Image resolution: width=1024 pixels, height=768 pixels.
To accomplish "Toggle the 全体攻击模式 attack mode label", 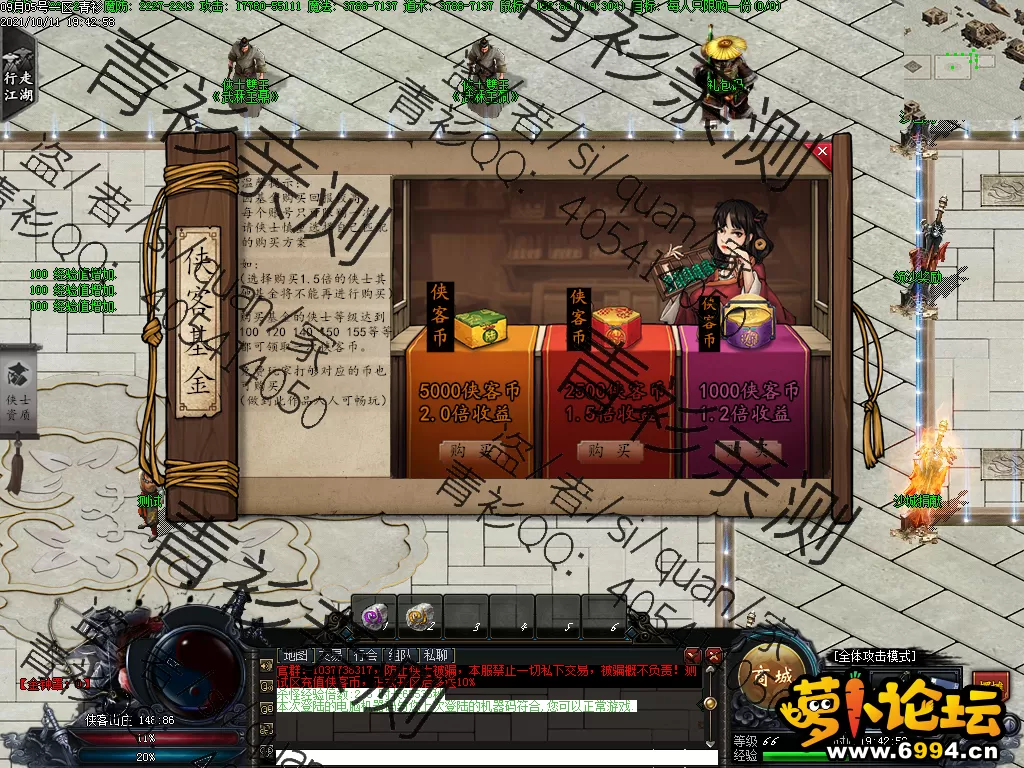I will [874, 656].
